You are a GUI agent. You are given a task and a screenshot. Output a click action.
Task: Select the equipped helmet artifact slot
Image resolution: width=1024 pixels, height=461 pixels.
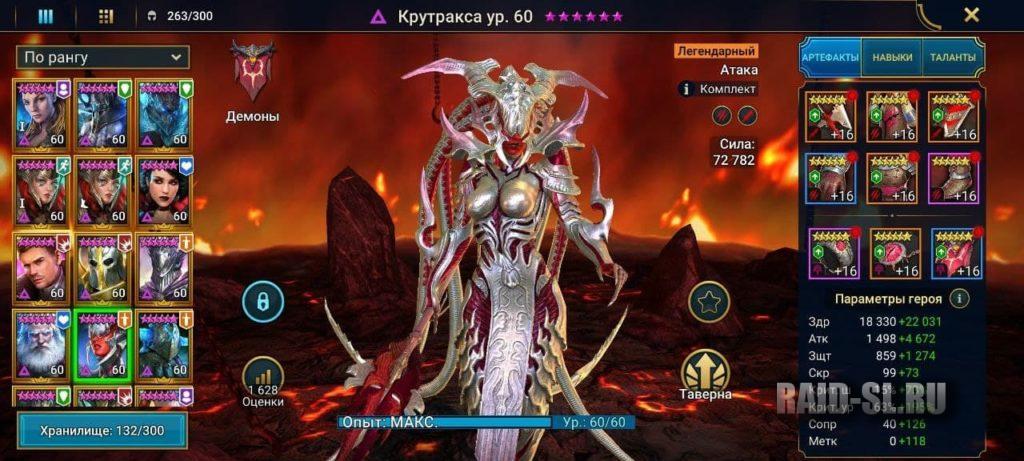pyautogui.click(x=892, y=117)
